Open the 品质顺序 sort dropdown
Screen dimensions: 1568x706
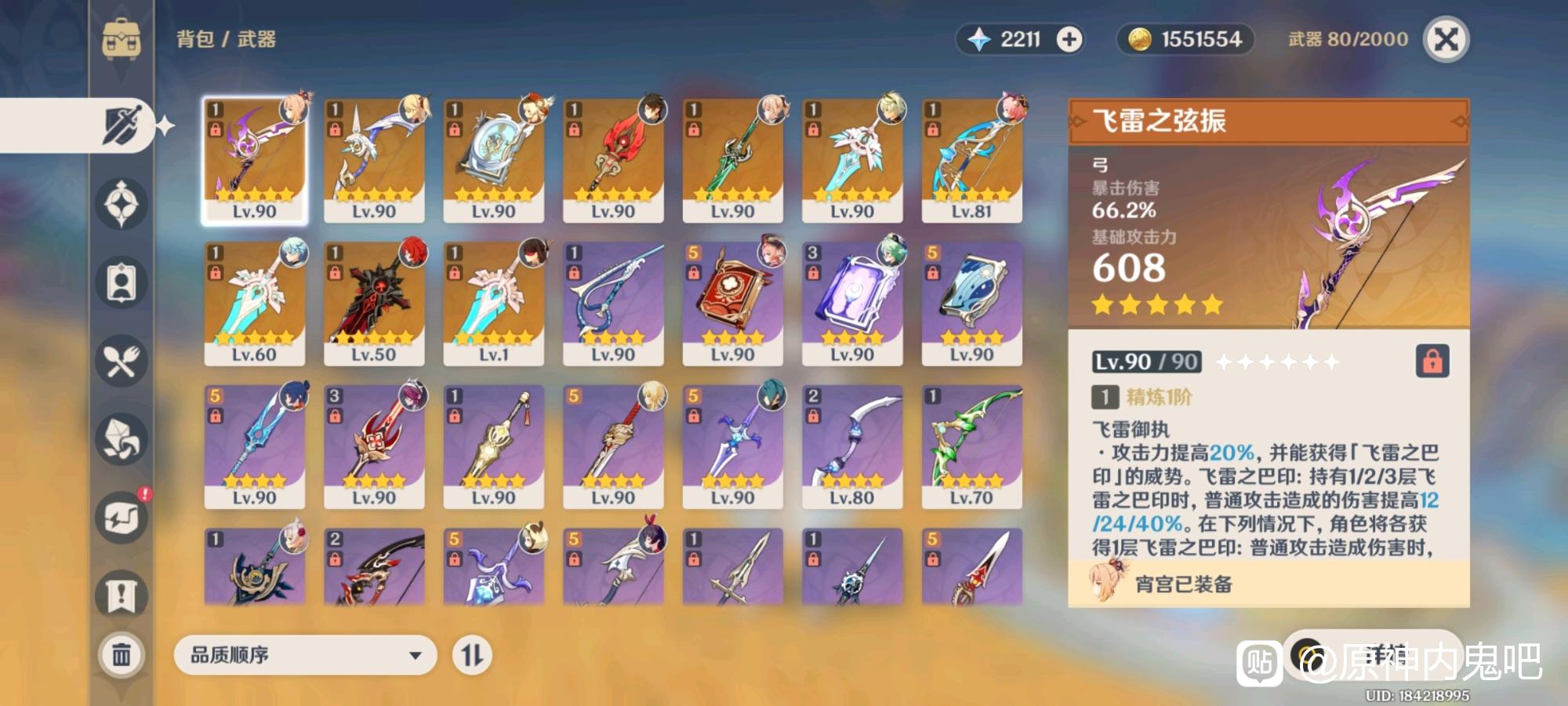305,655
